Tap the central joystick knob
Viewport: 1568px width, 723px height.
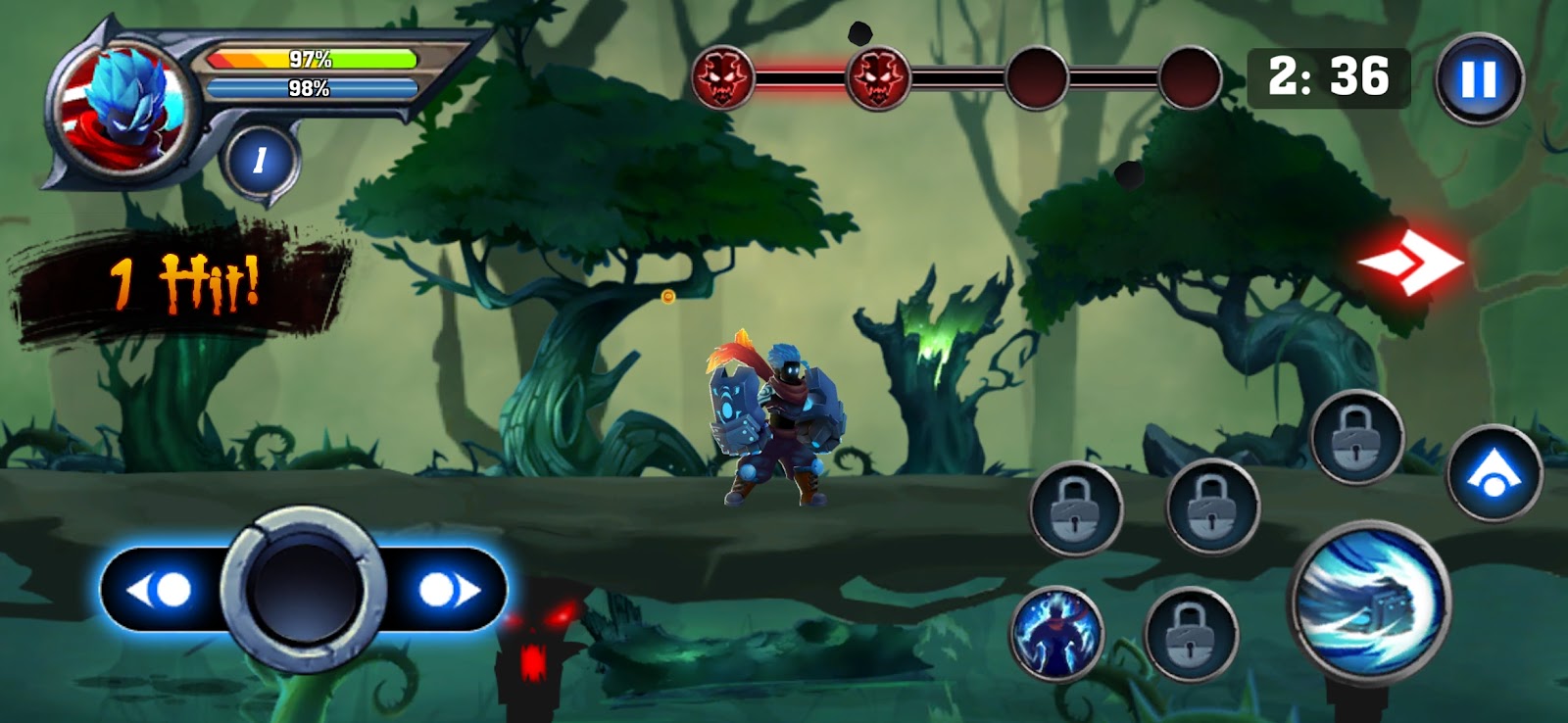coord(303,590)
